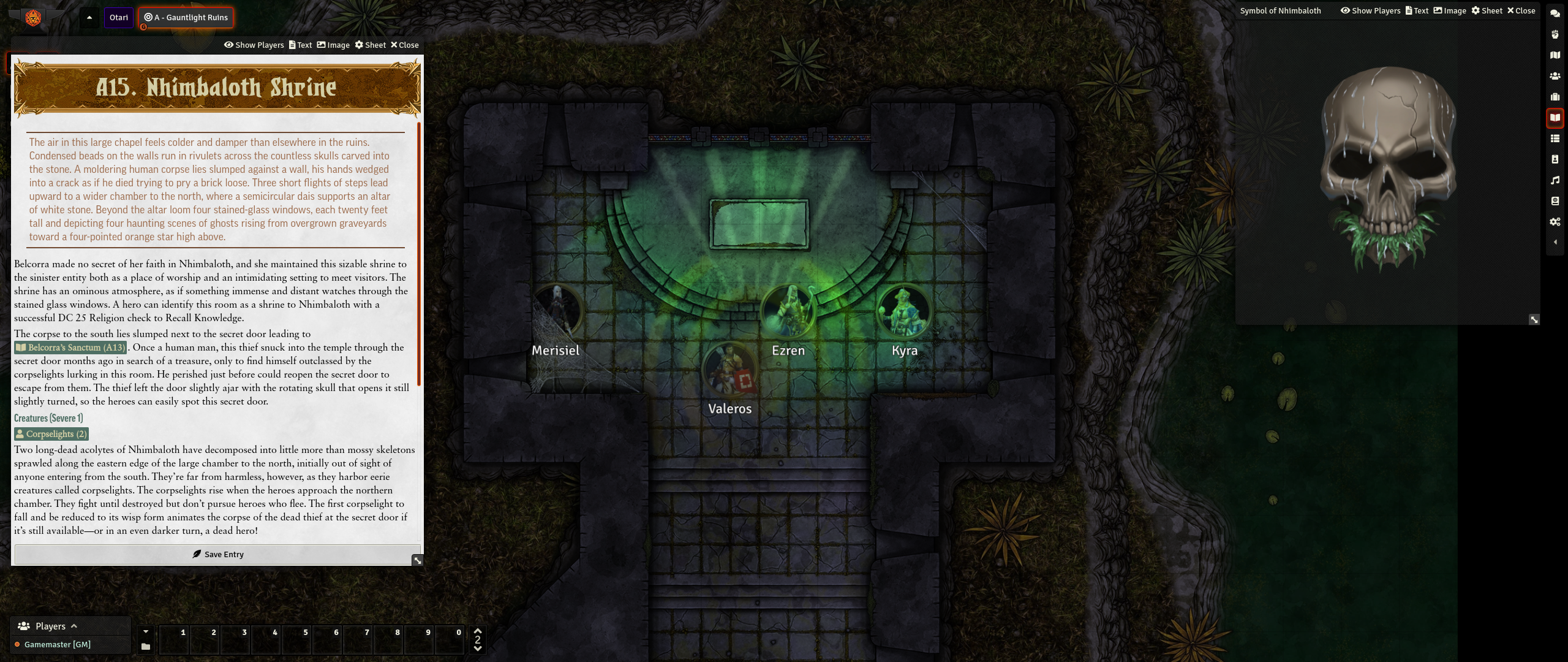Image resolution: width=1568 pixels, height=662 pixels.
Task: Open the Belcorra's Sanctum (A13) journal link
Action: [71, 348]
